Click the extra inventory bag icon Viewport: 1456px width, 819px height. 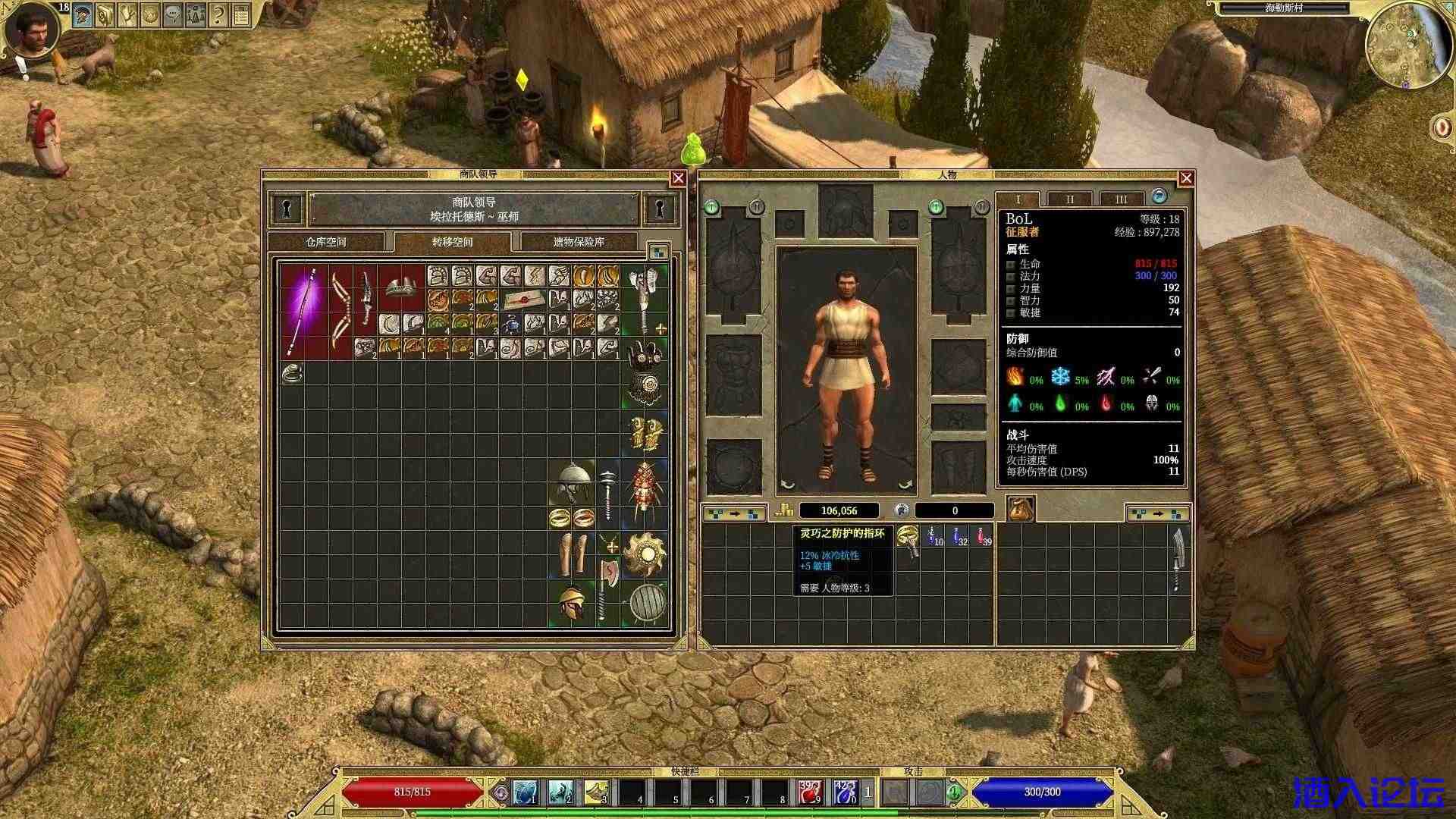[1020, 509]
